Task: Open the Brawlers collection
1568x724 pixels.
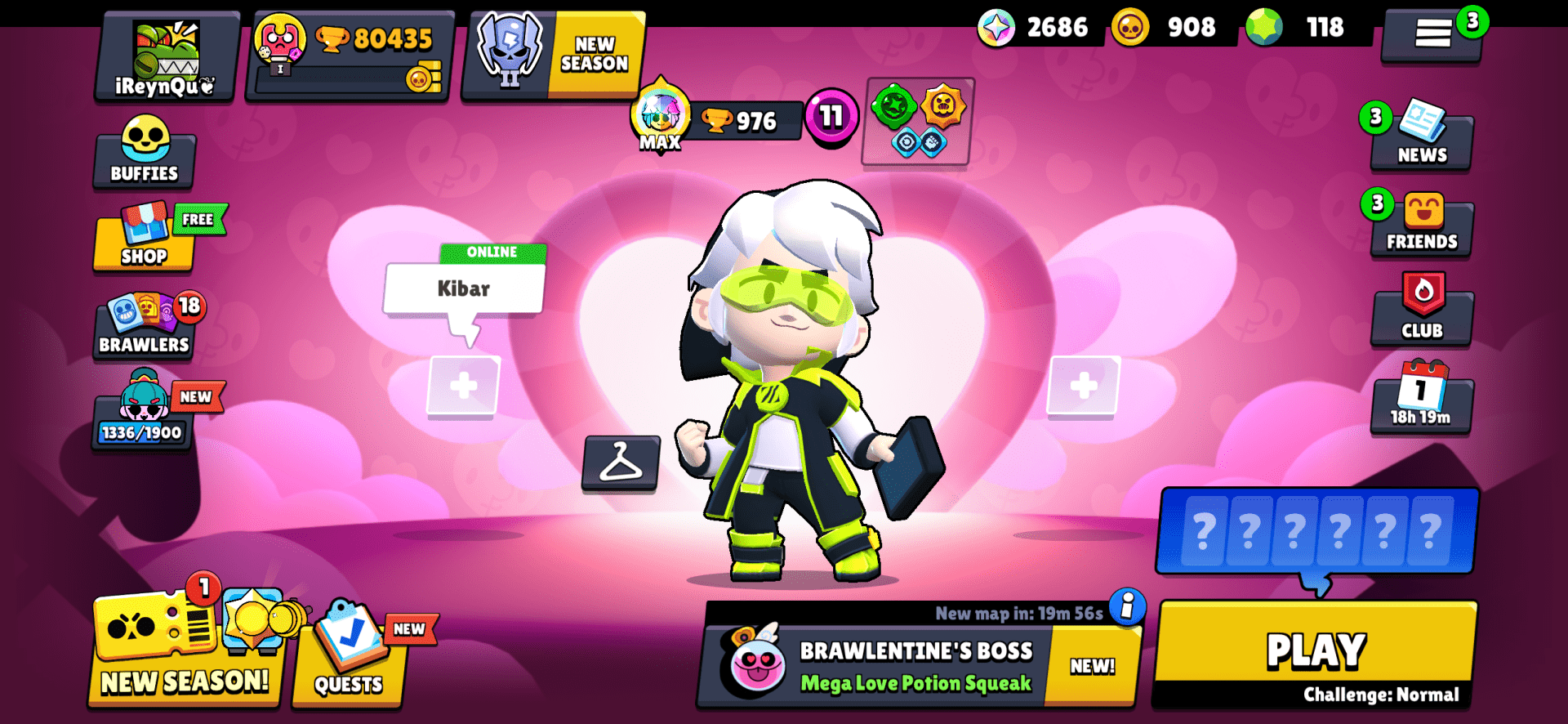Action: point(144,328)
